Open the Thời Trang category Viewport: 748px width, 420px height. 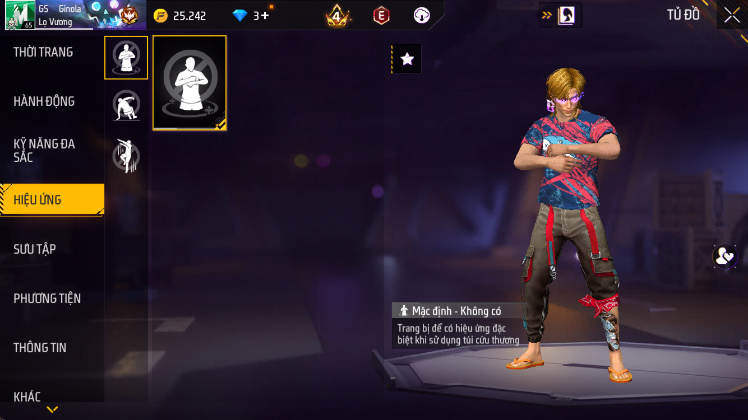43,52
